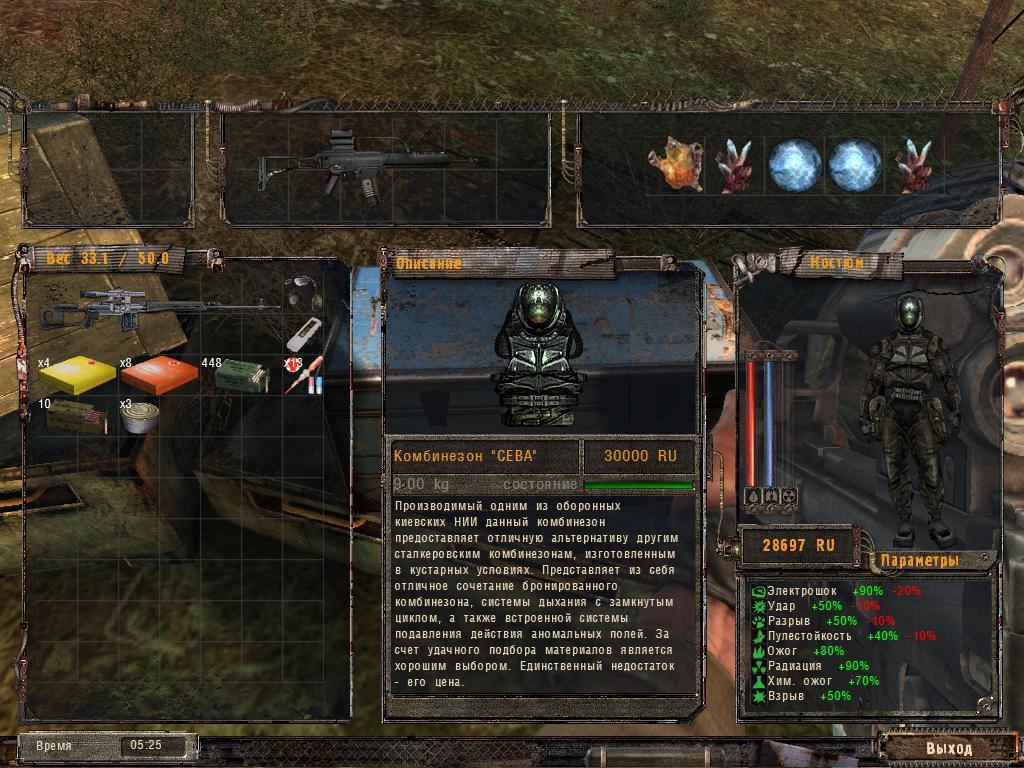
Task: Select the syringe and pills anti-rad item
Action: click(302, 376)
